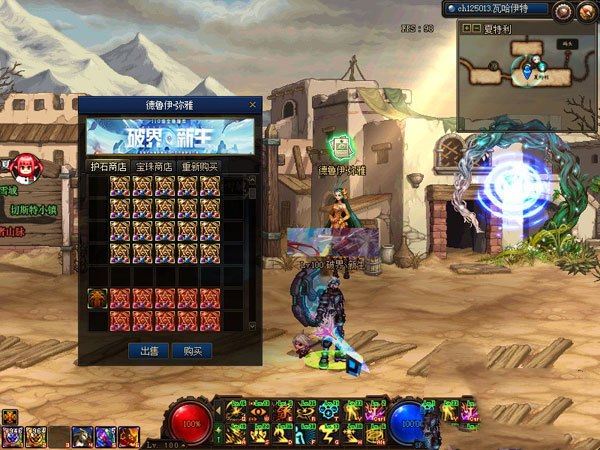Select the orange armor icon in shop grid

tap(98, 297)
